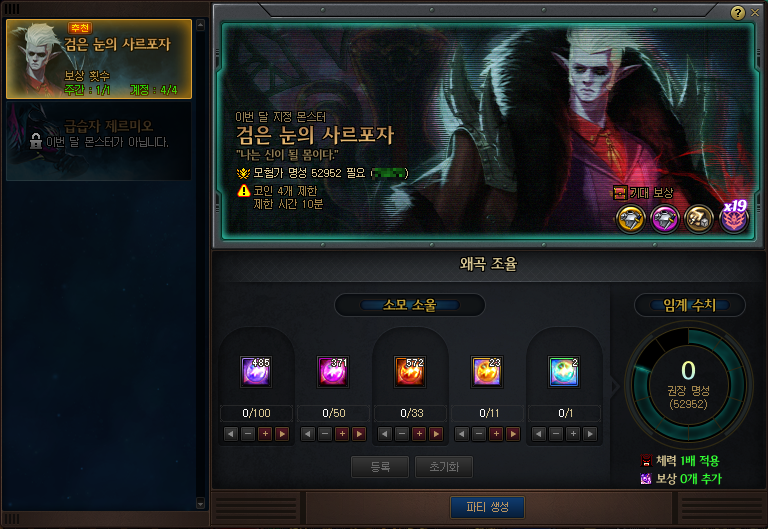View the x19 purple emblem reward icon
The width and height of the screenshot is (768, 529).
click(x=734, y=217)
